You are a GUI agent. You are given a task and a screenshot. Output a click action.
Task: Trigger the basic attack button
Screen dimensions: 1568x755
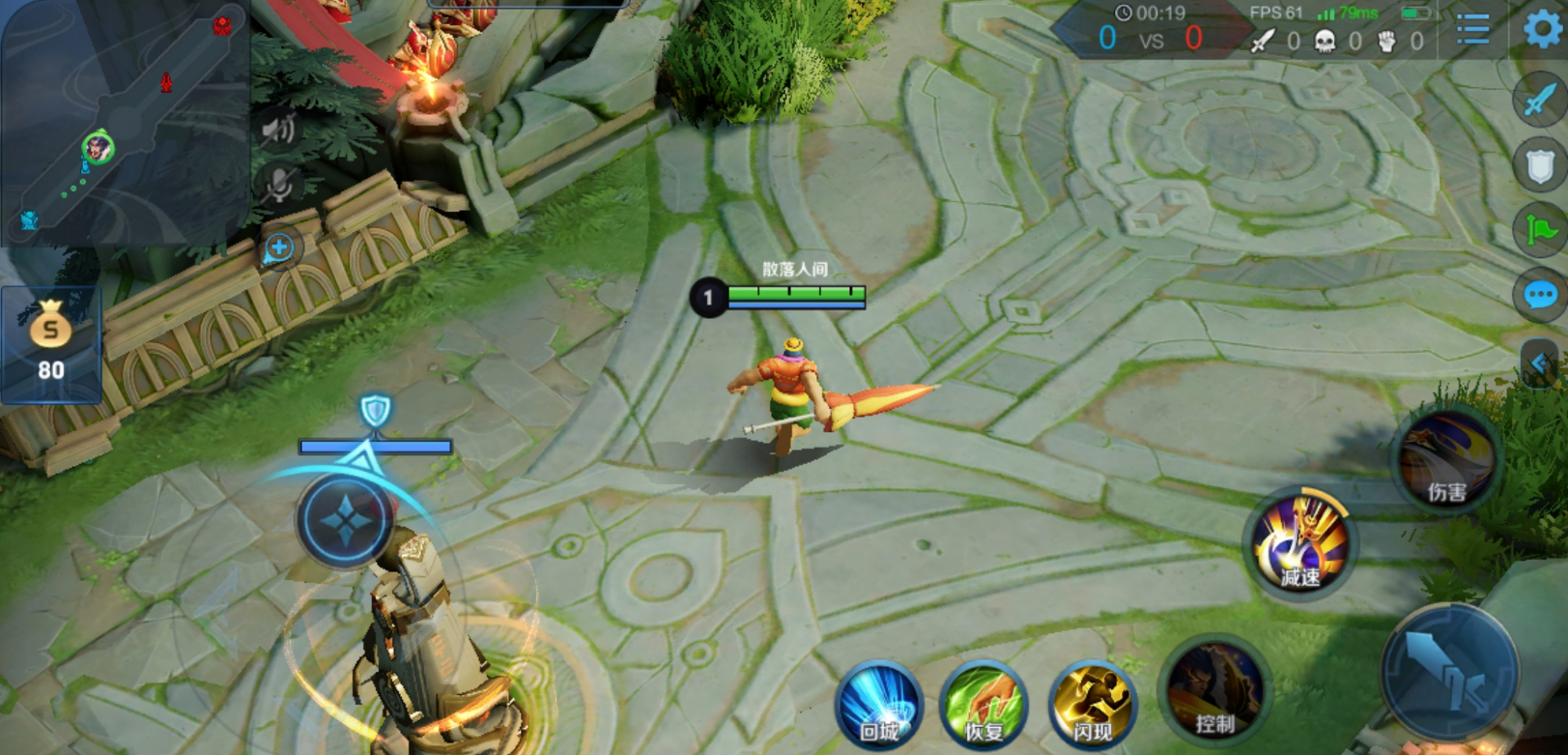(1448, 672)
